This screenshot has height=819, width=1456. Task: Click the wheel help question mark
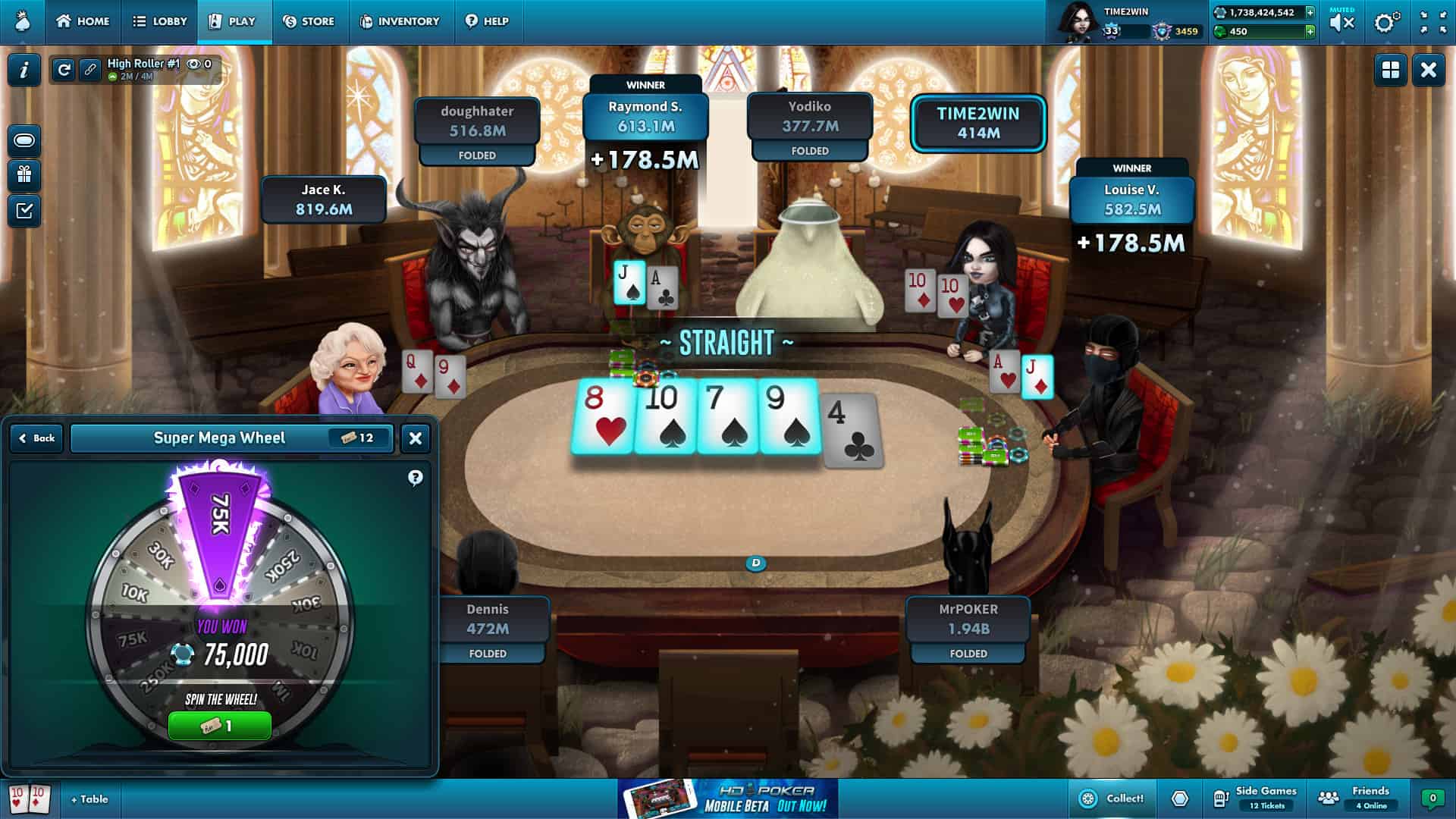414,478
